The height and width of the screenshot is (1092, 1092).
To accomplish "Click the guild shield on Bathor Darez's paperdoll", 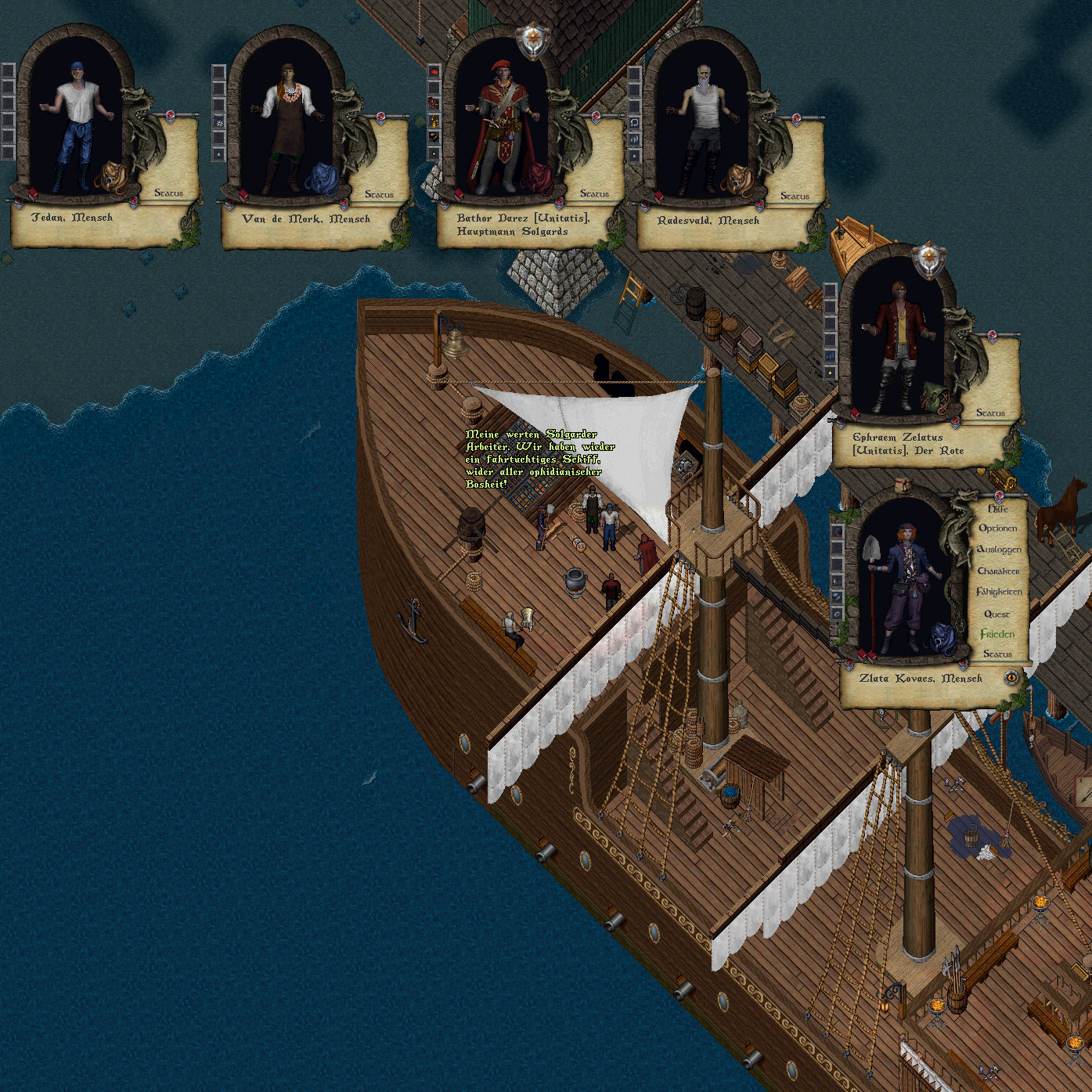I will coord(532,41).
